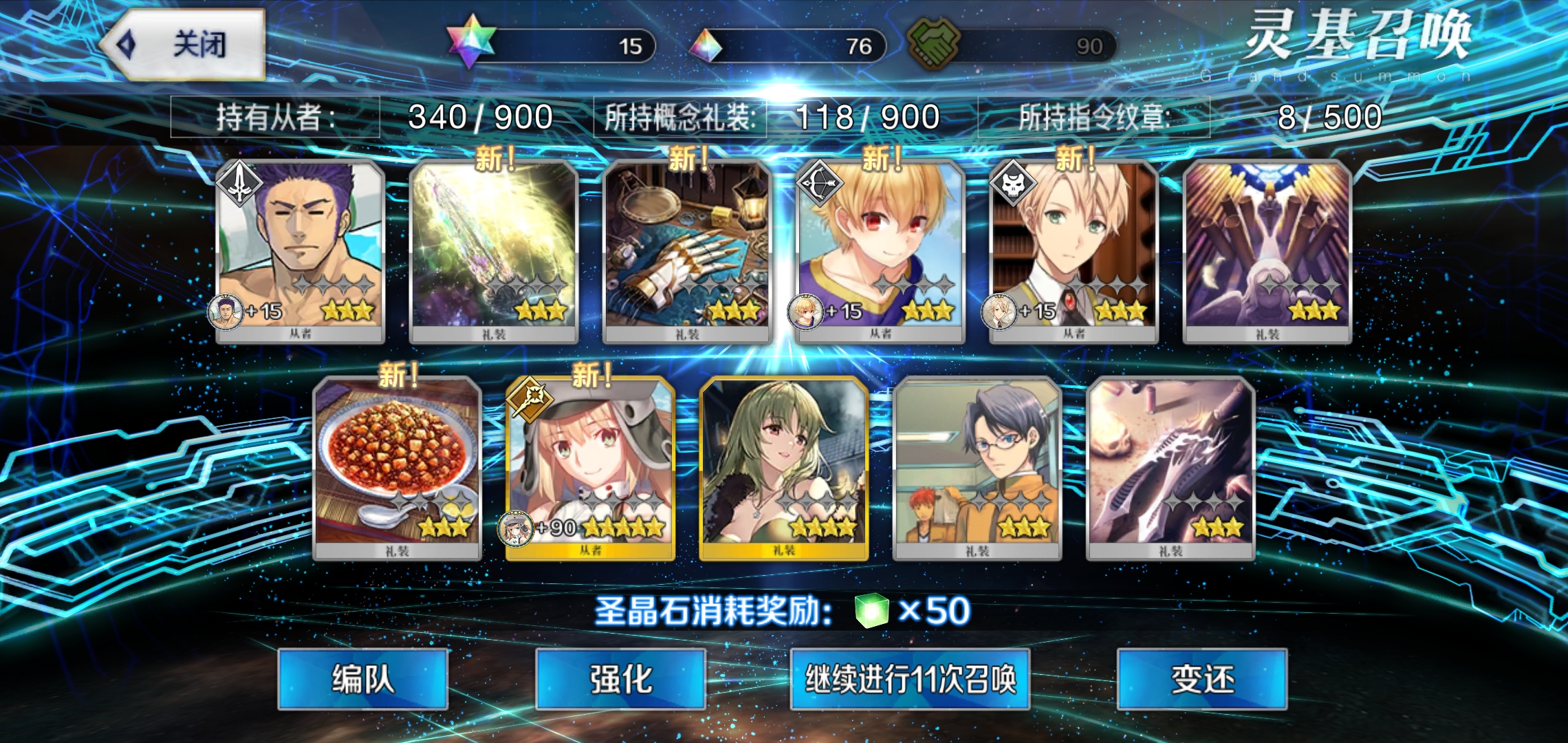Screen dimensions: 1568x743
Task: Select the purple-haired Saber servant card
Action: [x=300, y=251]
